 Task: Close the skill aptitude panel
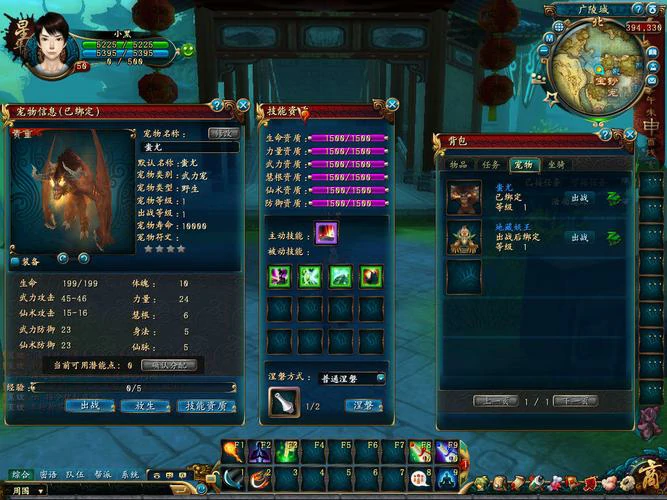pos(393,104)
